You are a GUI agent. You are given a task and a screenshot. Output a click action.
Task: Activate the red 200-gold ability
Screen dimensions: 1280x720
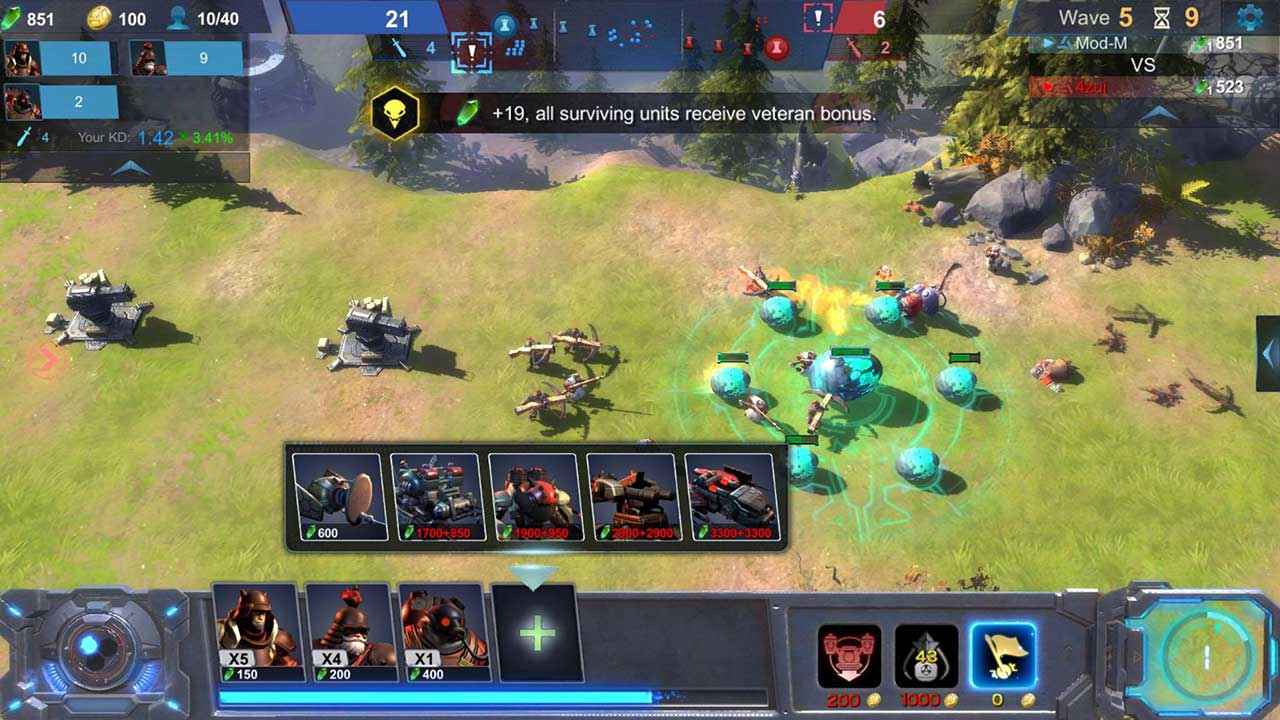coord(849,656)
